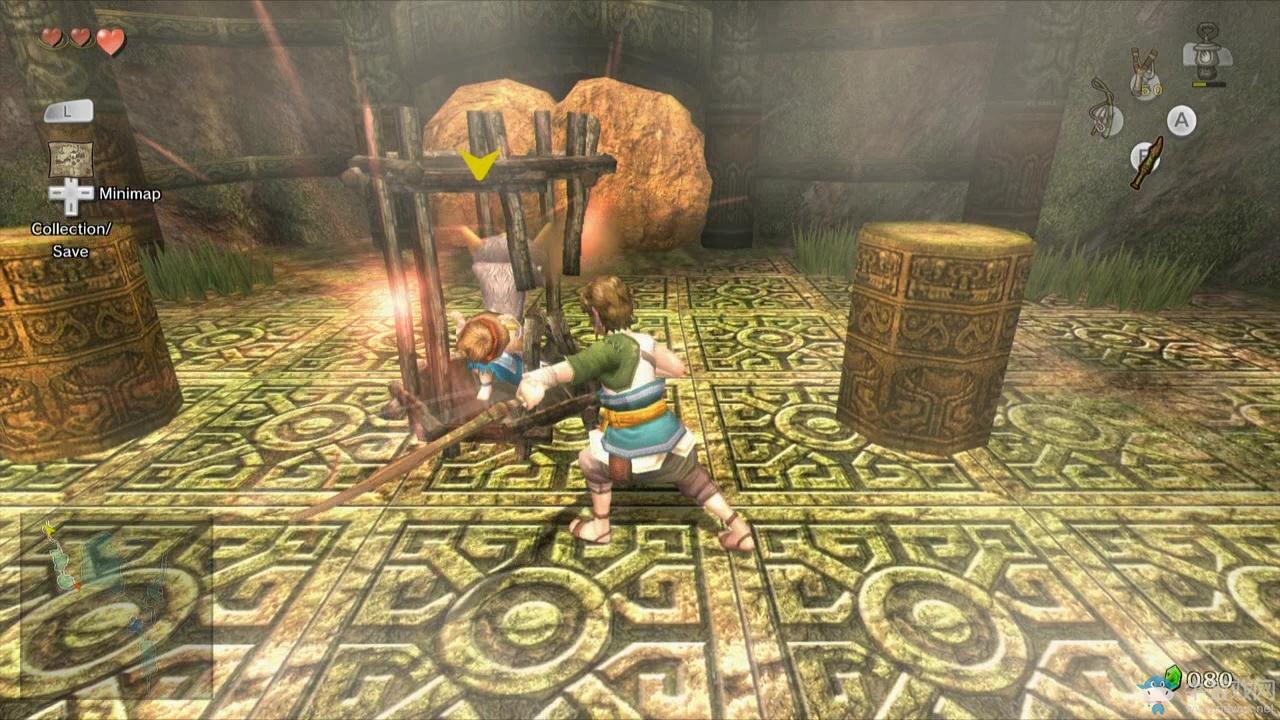The height and width of the screenshot is (720, 1280).
Task: Open the Collection/Save menu
Action: tap(72, 237)
